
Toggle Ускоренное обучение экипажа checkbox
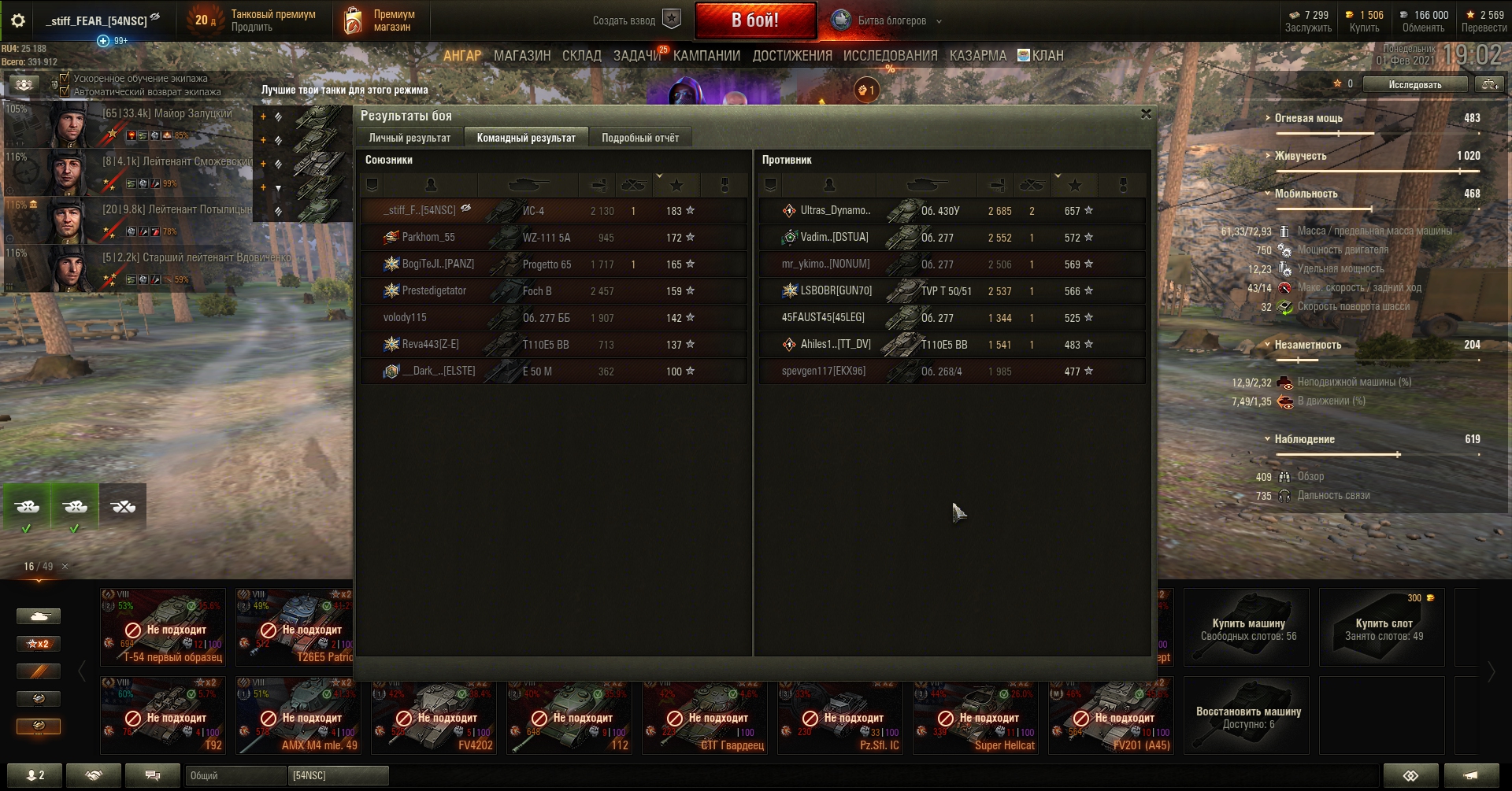[x=65, y=78]
